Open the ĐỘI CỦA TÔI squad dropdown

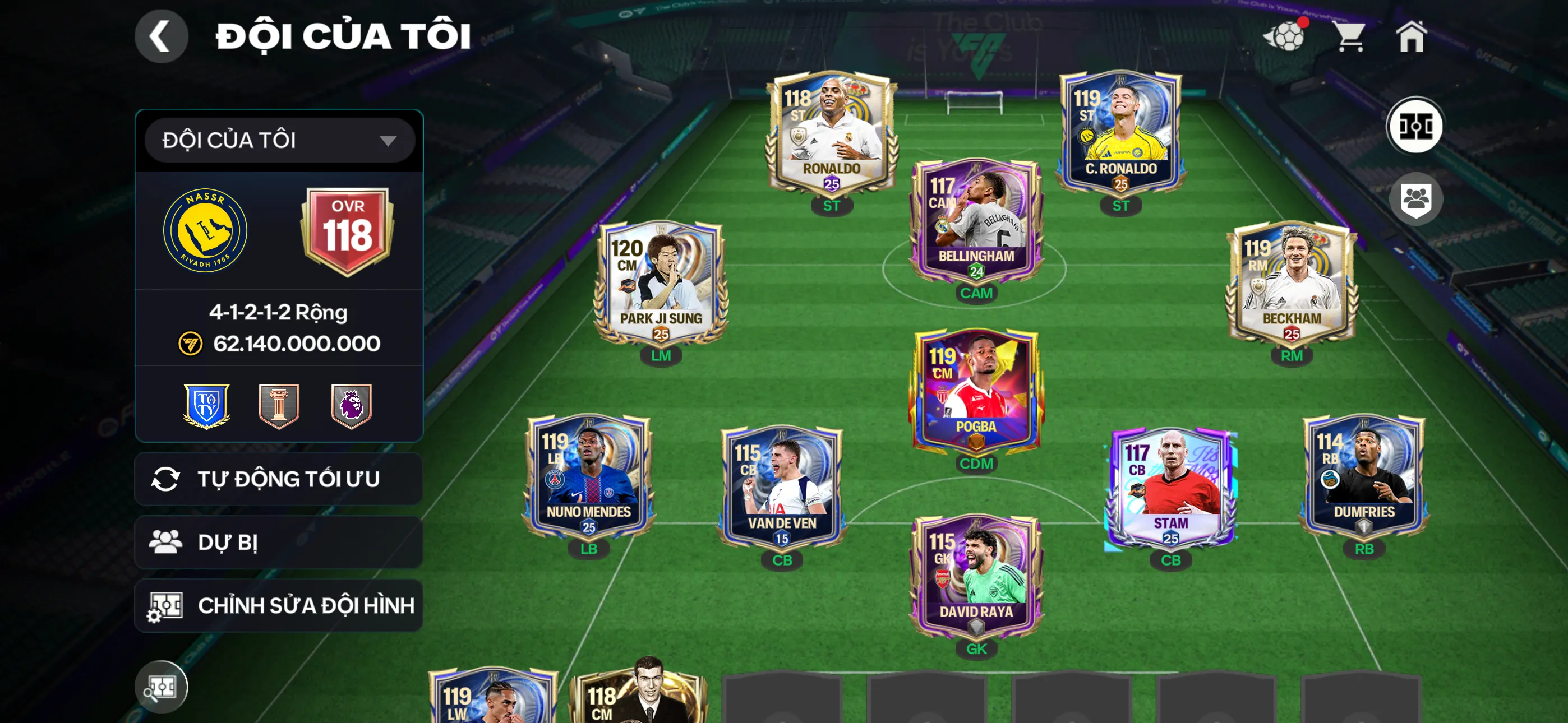[279, 141]
